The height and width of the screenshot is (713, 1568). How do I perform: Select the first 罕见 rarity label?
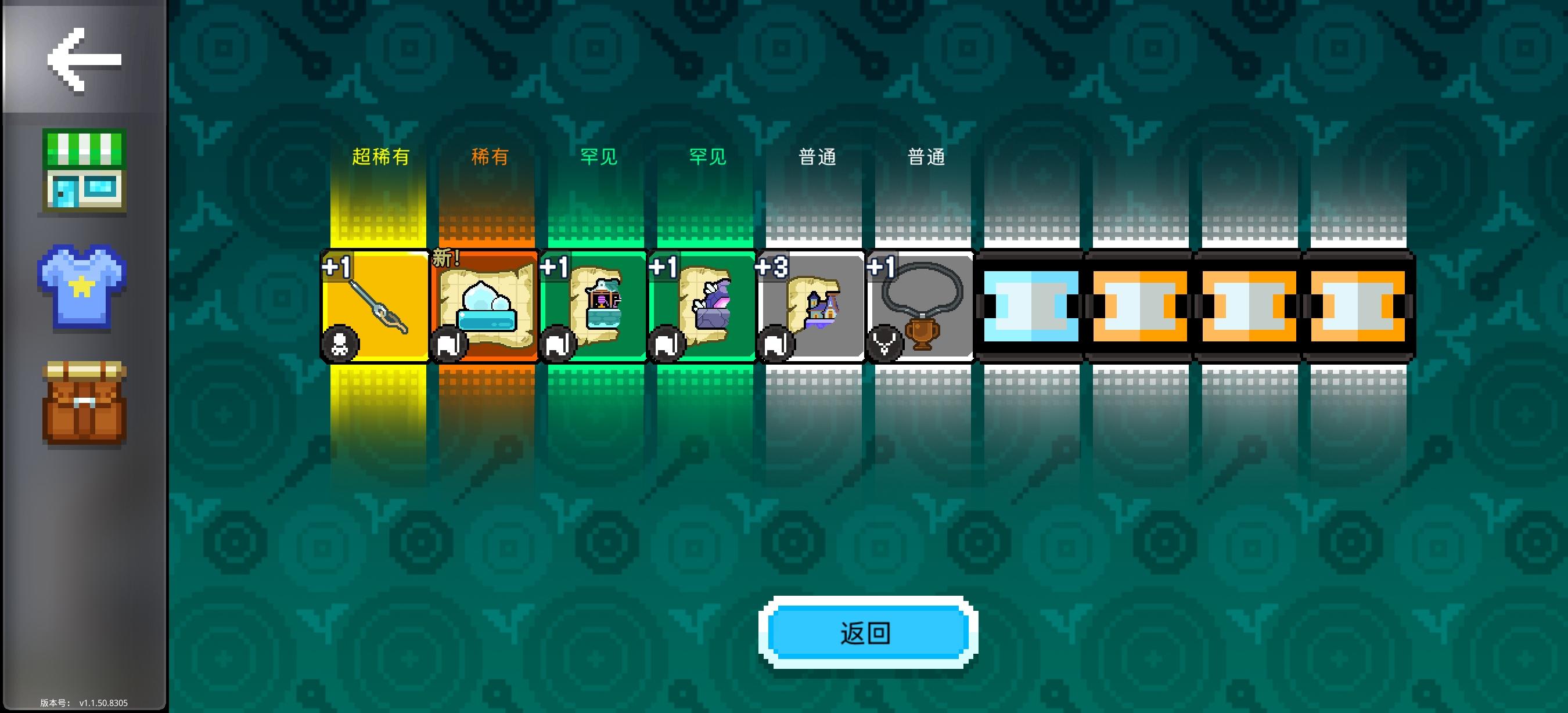(598, 156)
